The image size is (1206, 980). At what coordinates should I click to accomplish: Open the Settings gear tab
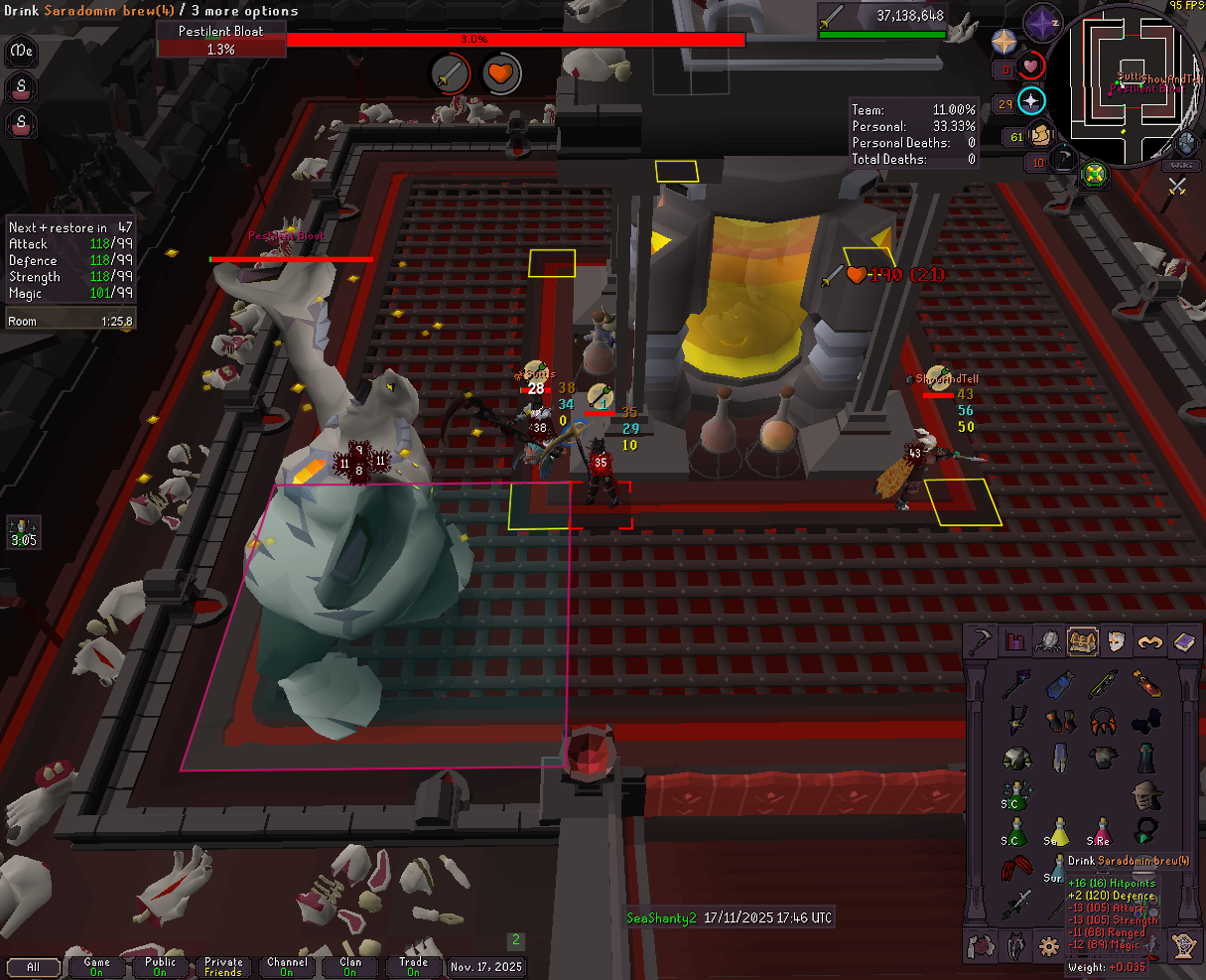click(x=1048, y=946)
